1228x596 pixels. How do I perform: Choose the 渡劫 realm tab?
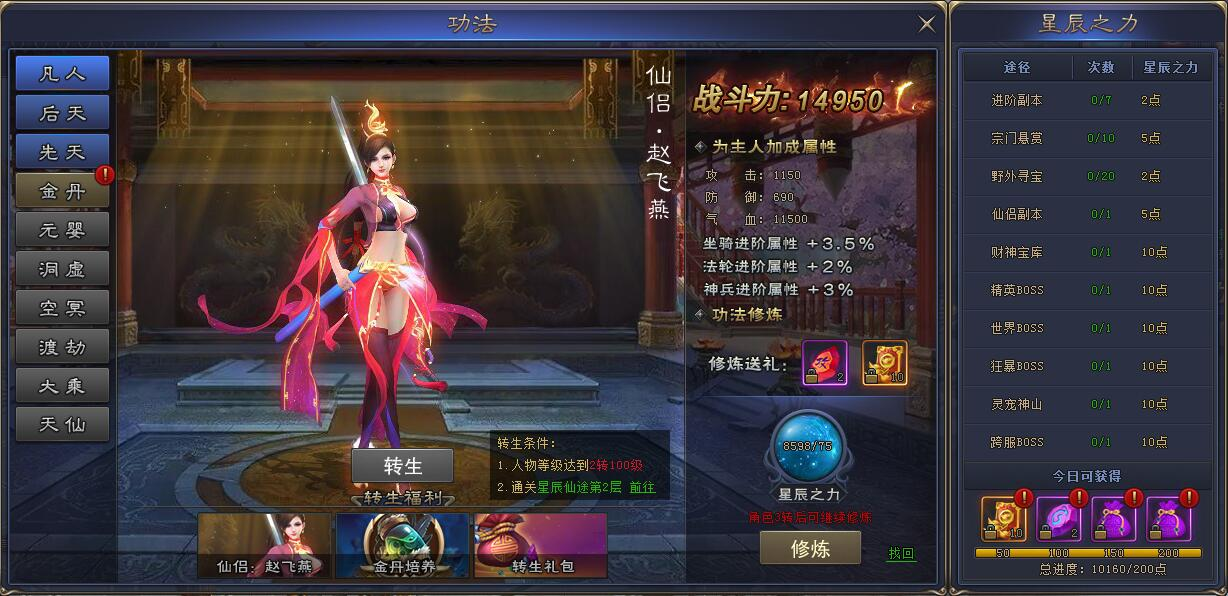62,347
